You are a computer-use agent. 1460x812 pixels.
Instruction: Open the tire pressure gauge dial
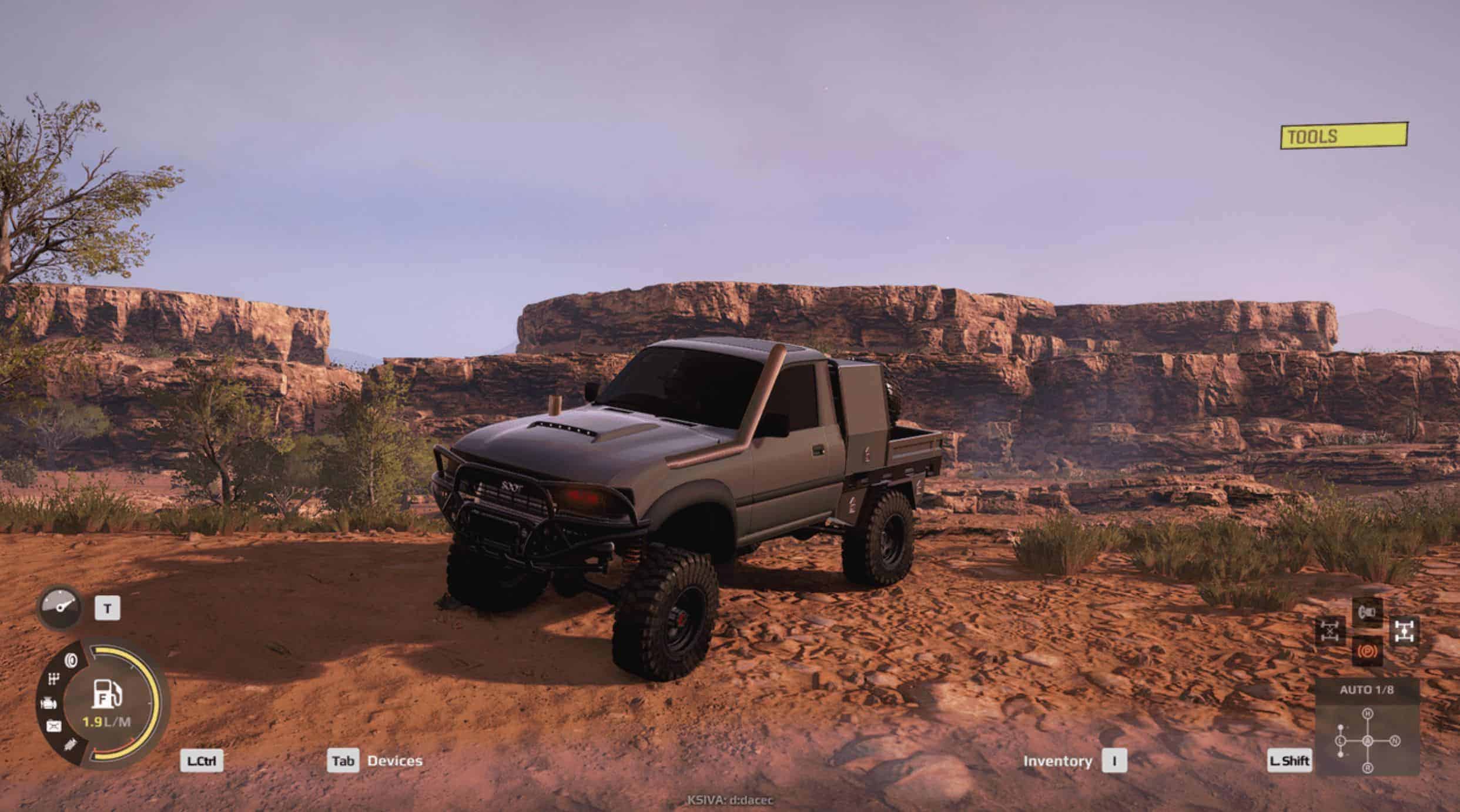[x=59, y=607]
